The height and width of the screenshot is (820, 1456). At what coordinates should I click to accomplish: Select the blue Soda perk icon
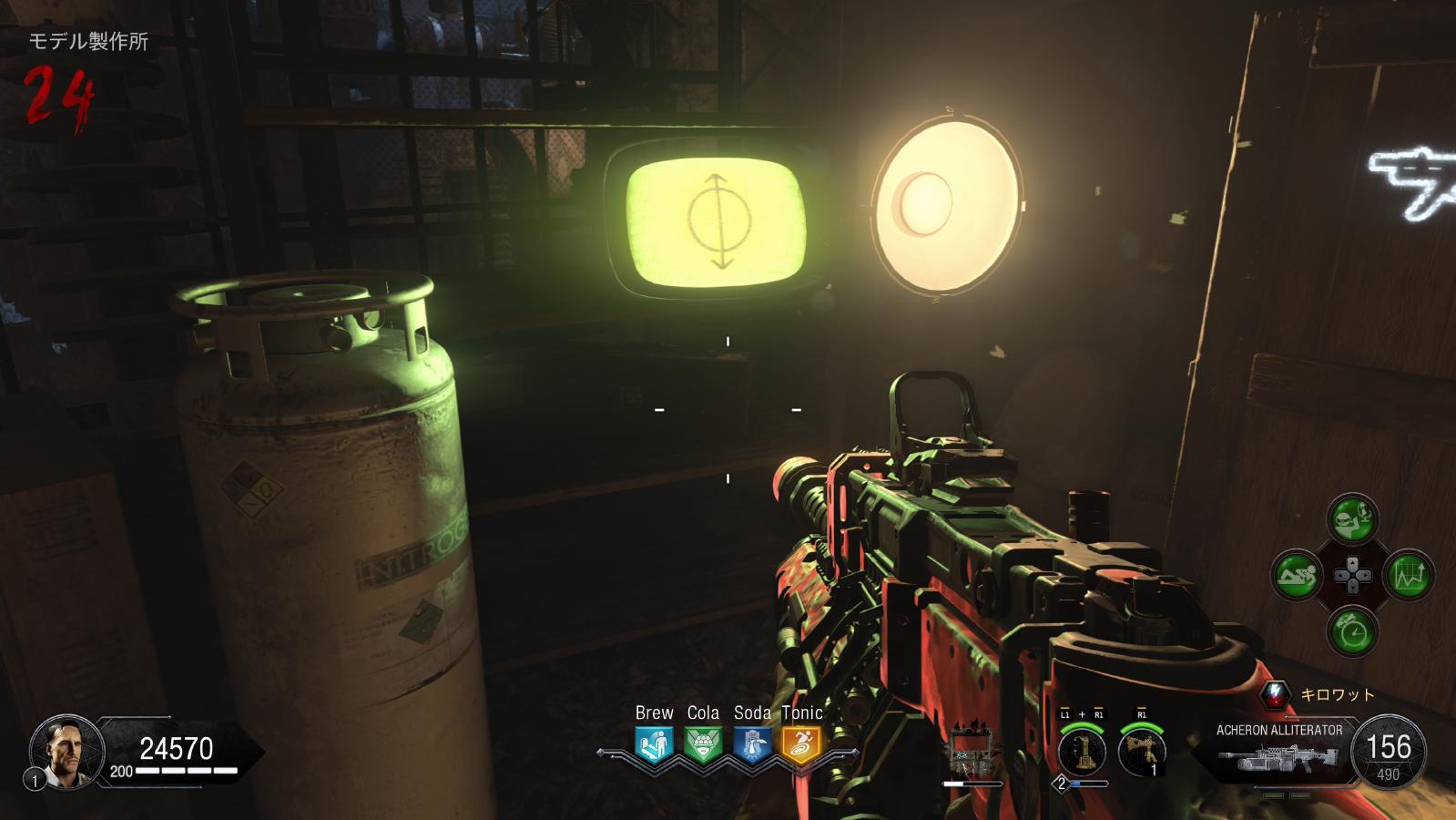(x=752, y=744)
